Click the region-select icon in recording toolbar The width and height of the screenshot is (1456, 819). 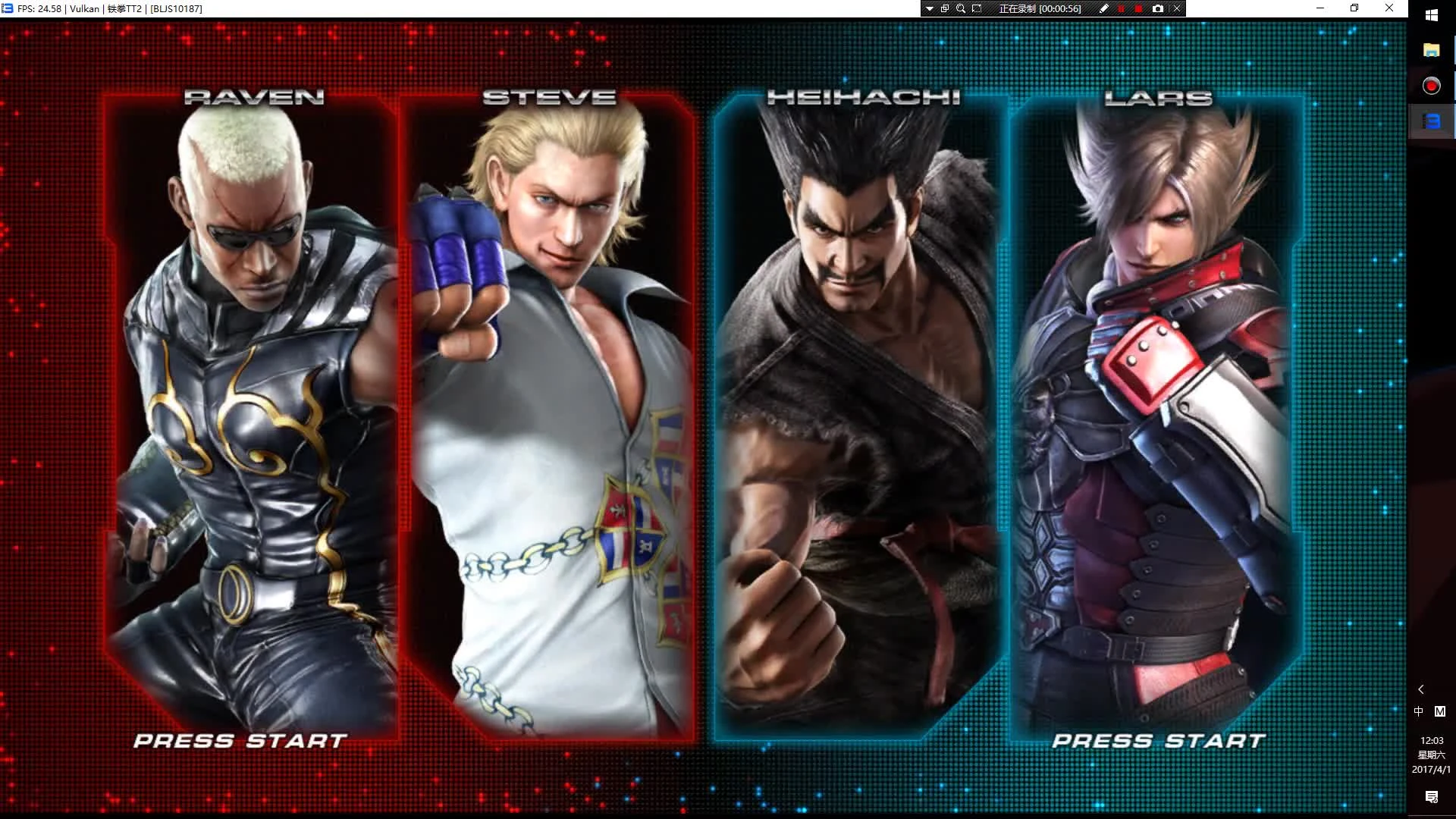pyautogui.click(x=977, y=8)
